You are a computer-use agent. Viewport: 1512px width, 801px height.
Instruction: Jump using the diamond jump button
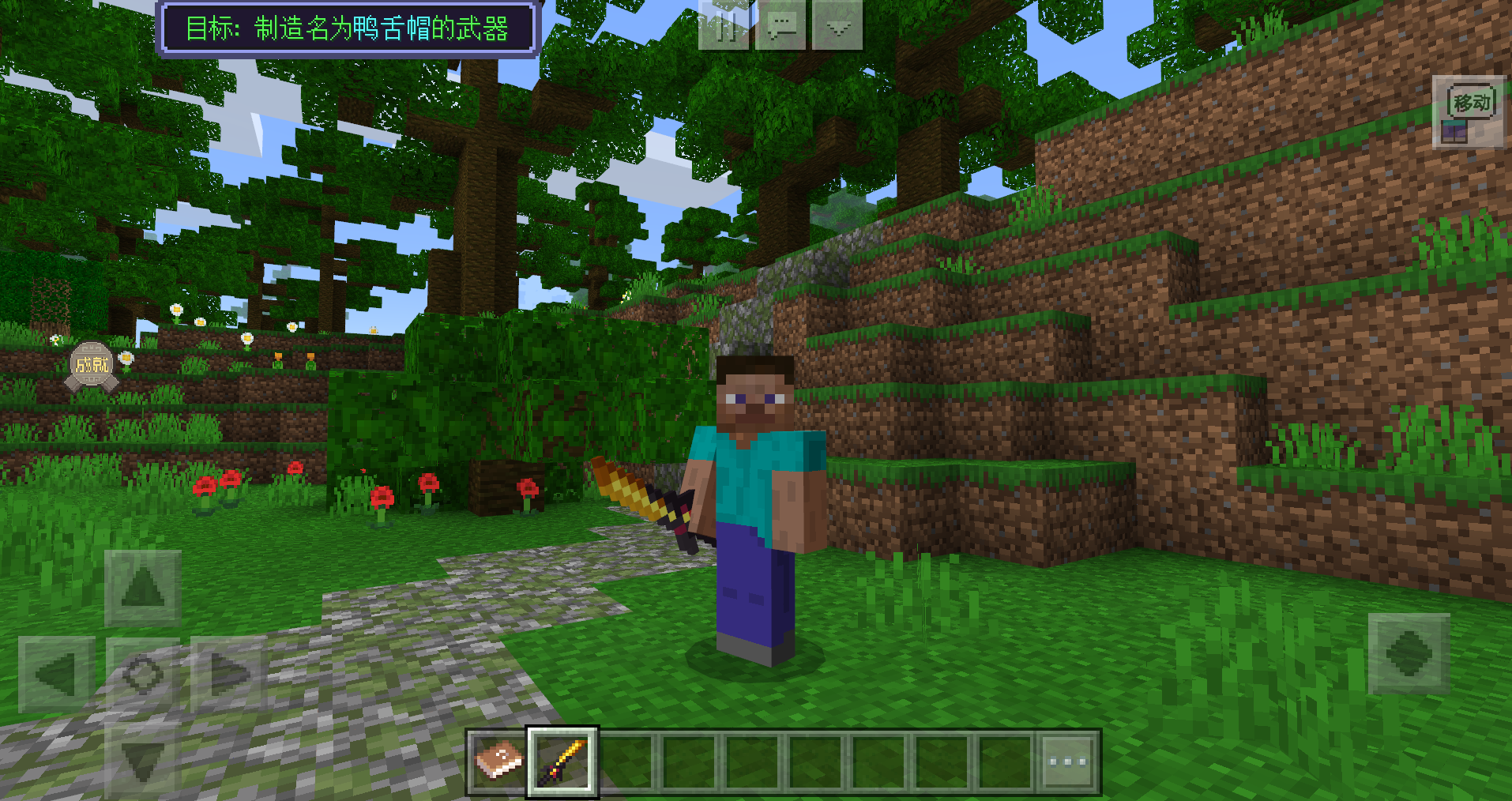coord(1409,654)
